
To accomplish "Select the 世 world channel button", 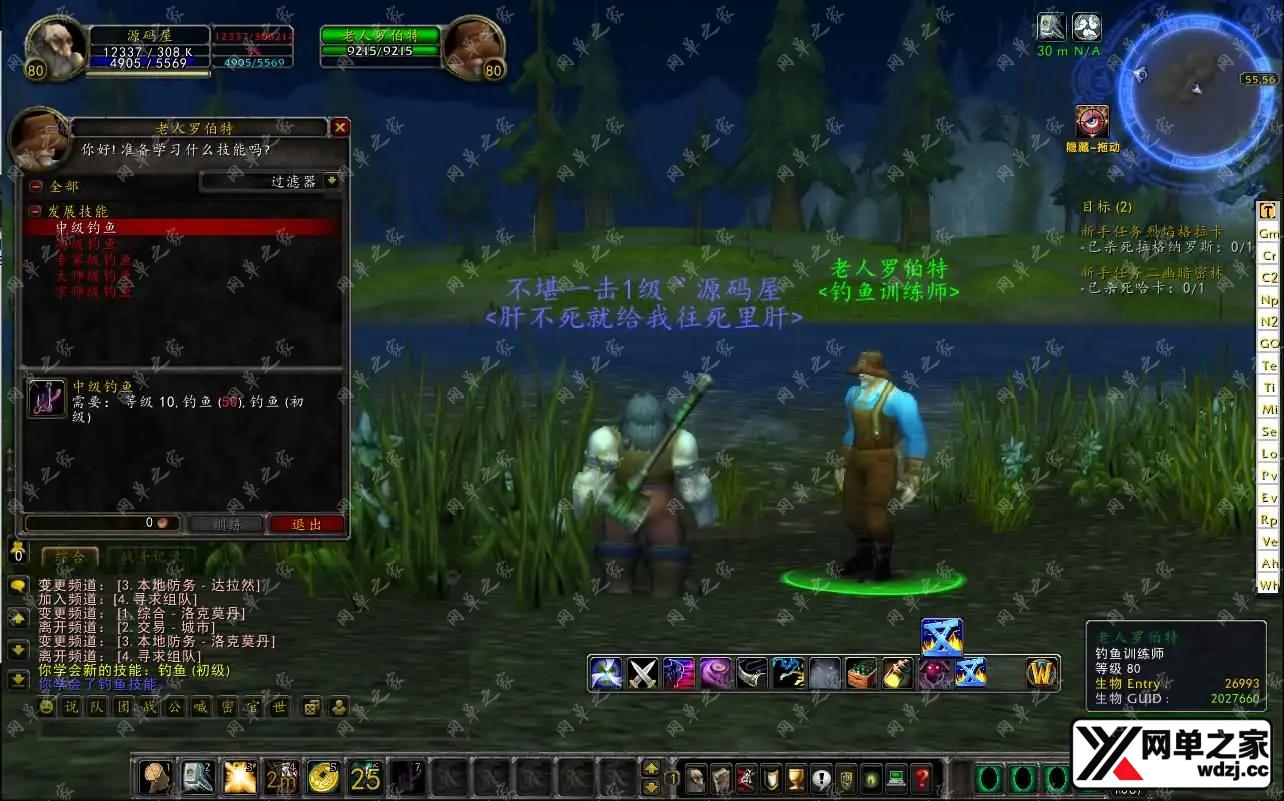I will click(279, 707).
